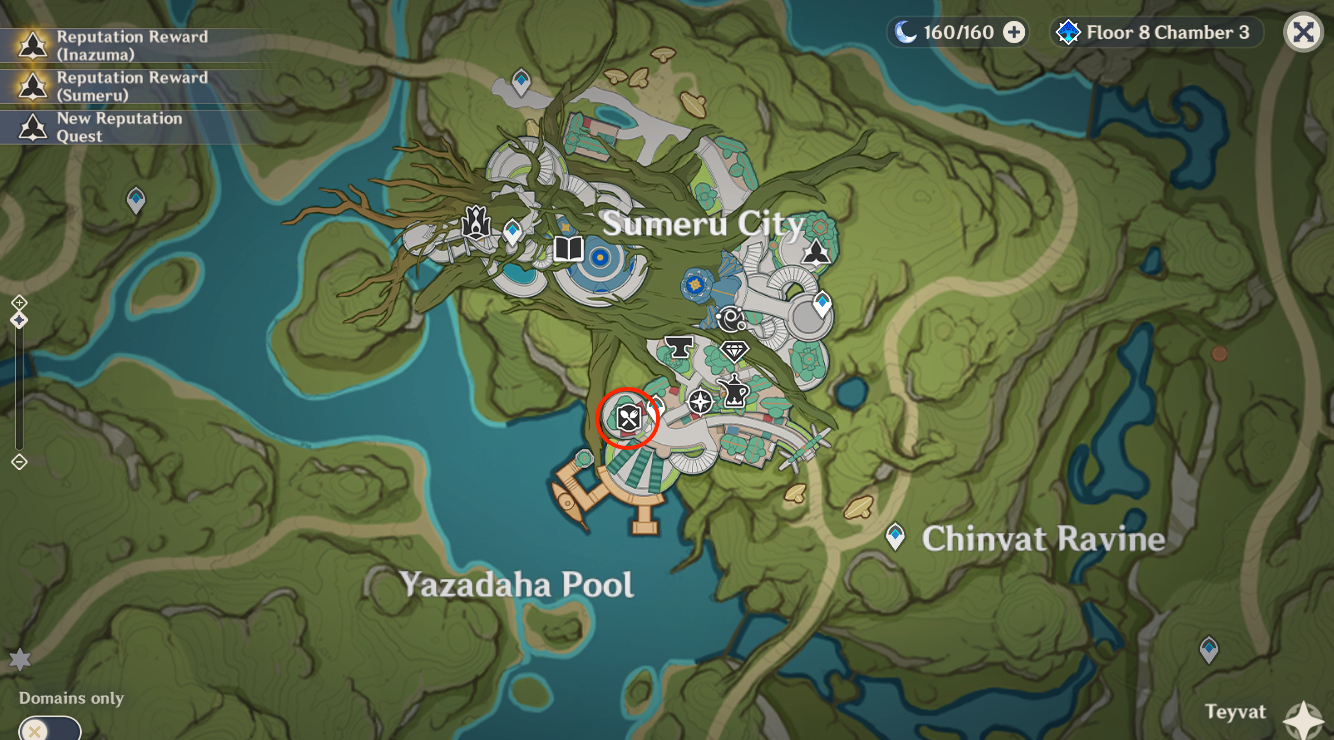Select the reputation marker near Sumeru City label
1334x740 pixels.
click(817, 251)
